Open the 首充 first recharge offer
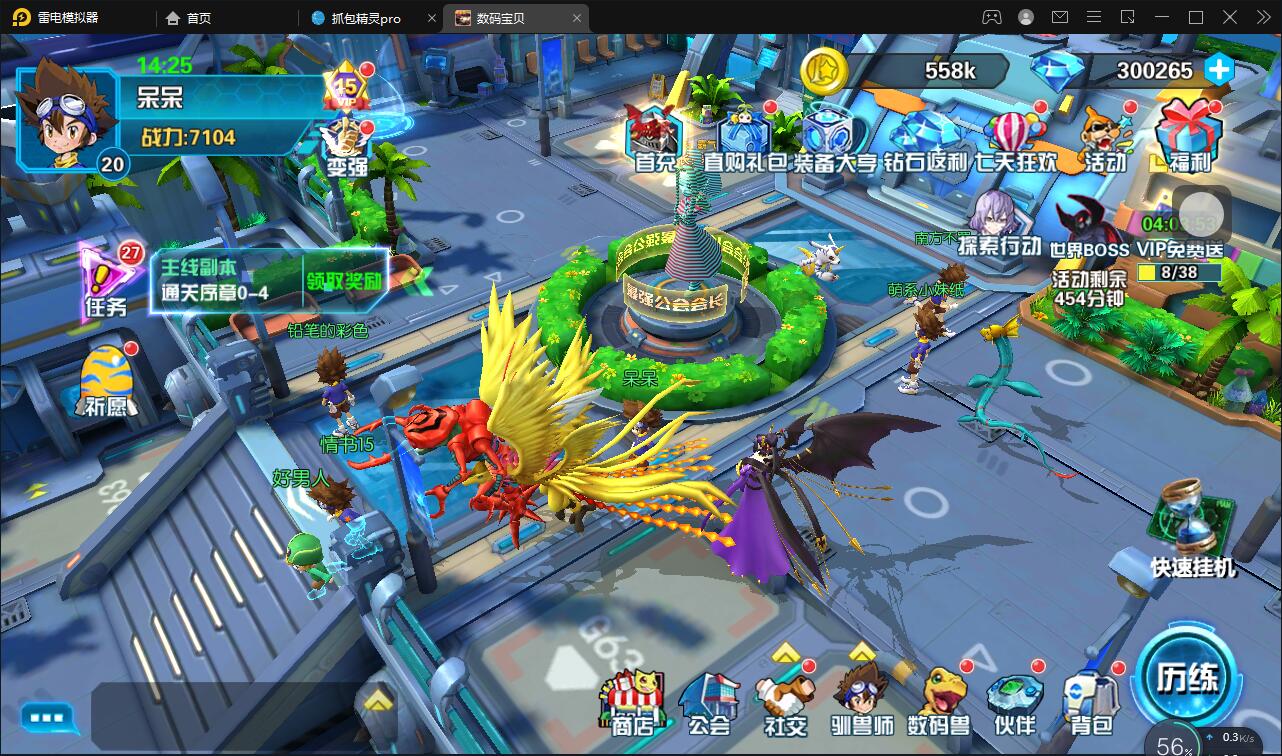This screenshot has width=1282, height=756. tap(655, 137)
